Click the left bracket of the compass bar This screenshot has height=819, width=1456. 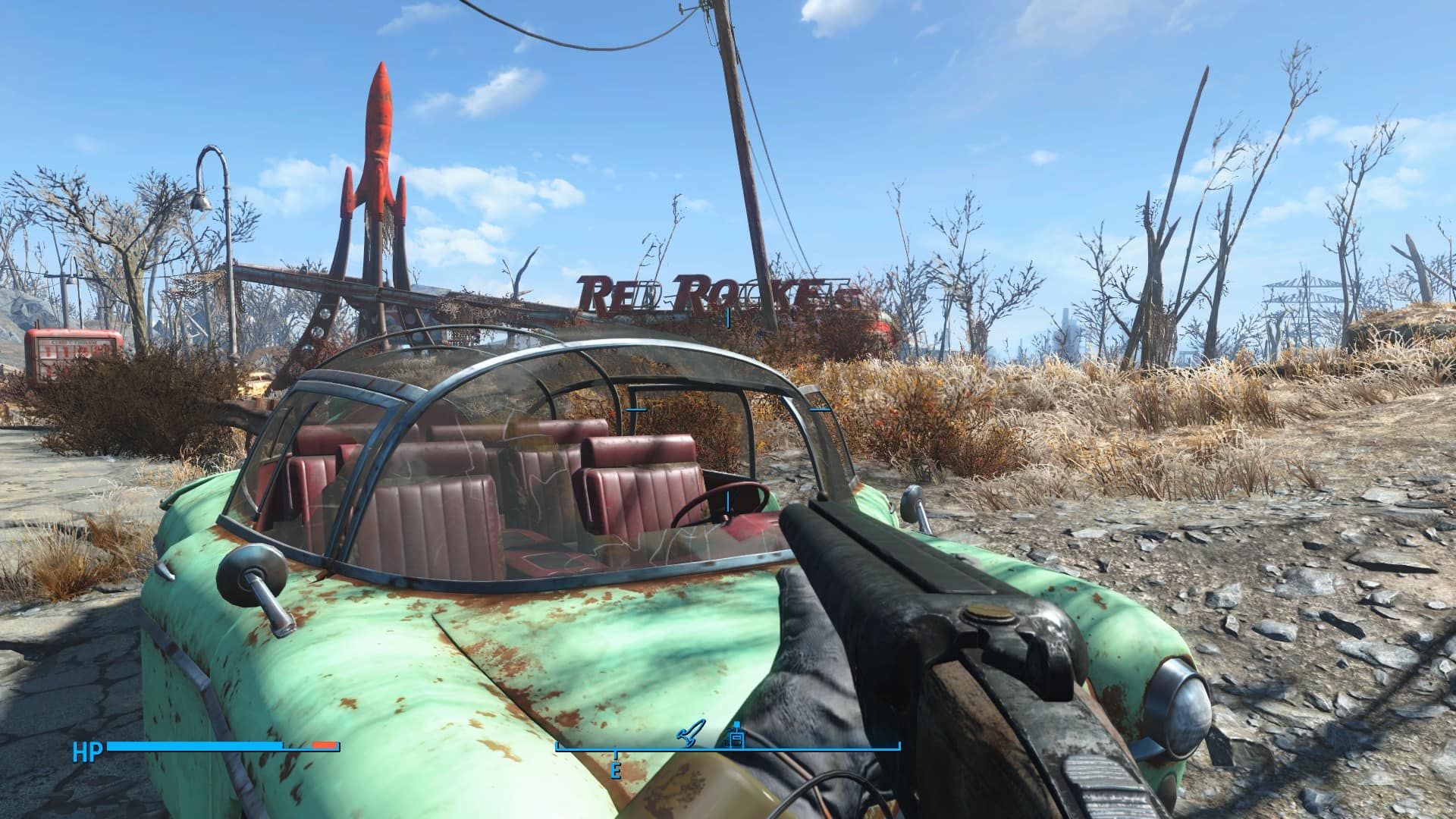(x=559, y=747)
